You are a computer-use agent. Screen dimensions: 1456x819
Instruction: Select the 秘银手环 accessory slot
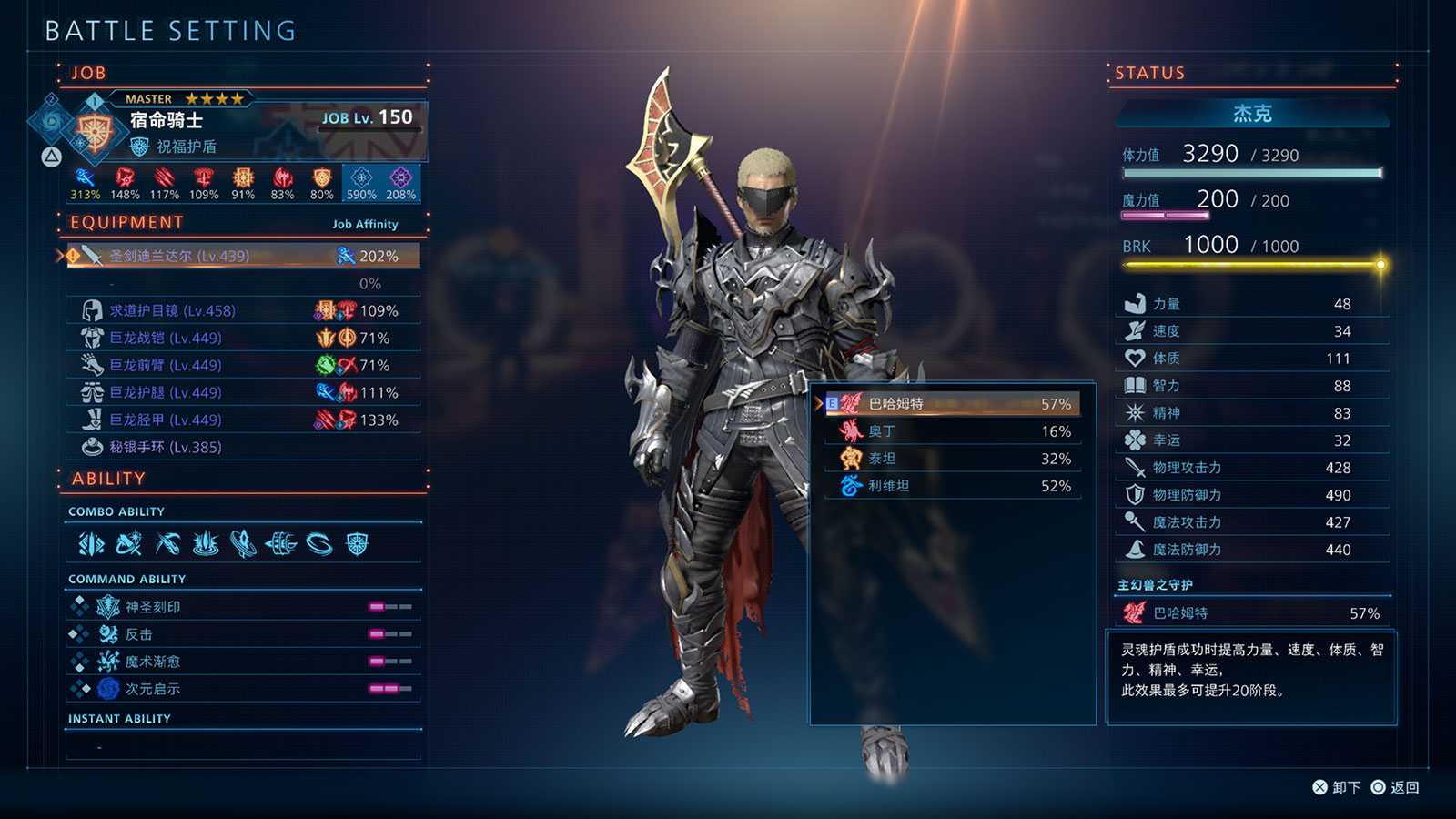pos(242,447)
